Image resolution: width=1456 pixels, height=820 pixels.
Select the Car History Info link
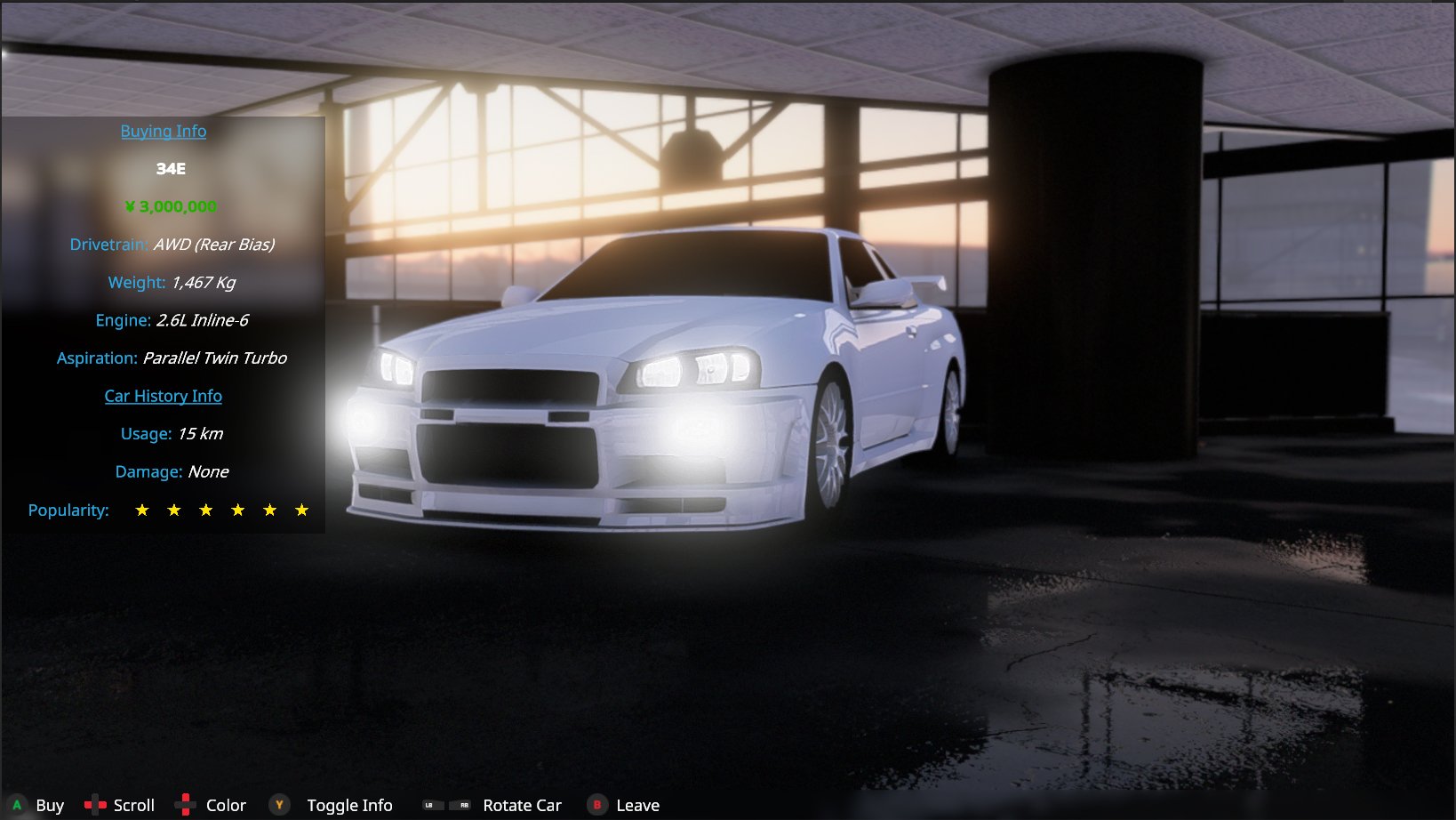[x=164, y=397]
